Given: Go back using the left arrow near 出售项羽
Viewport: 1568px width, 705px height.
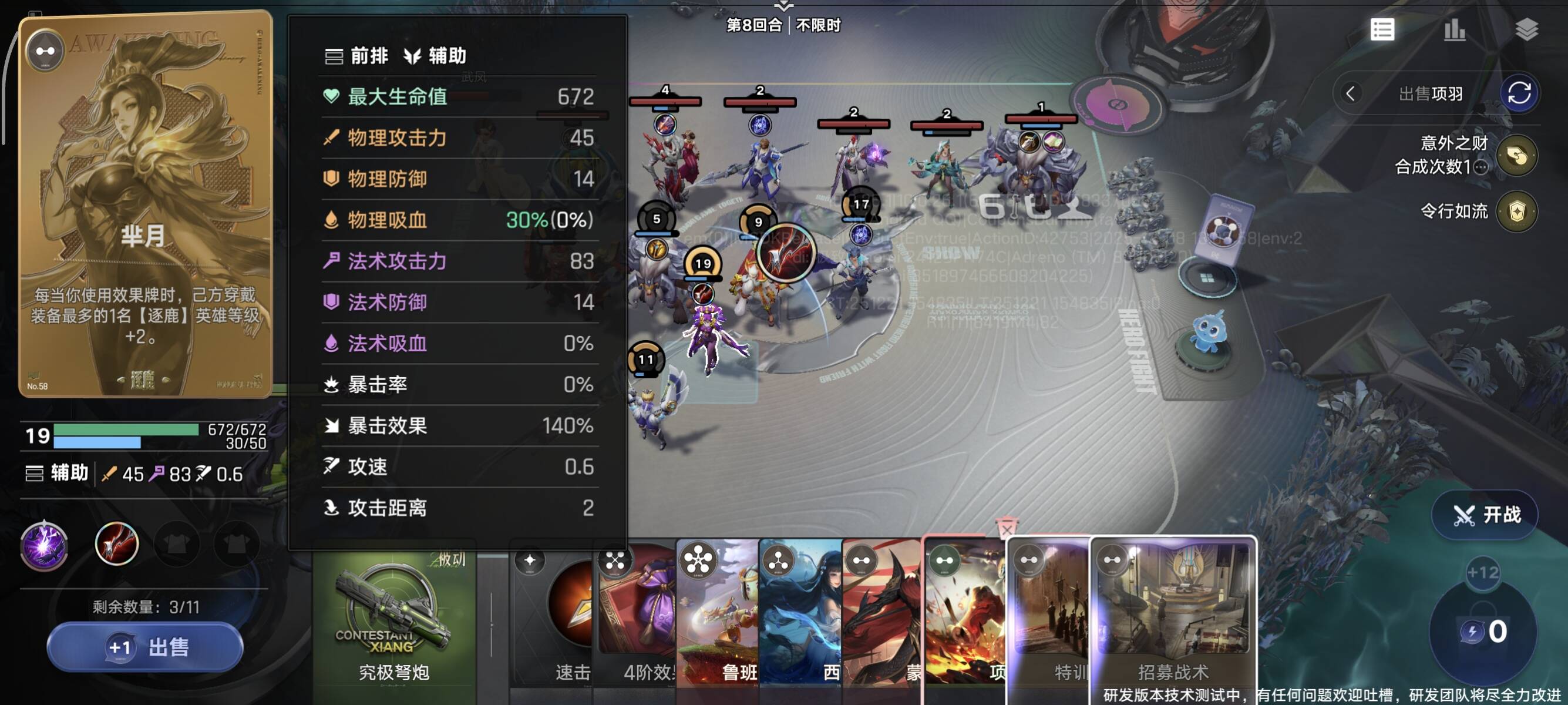Looking at the screenshot, I should click(x=1350, y=94).
